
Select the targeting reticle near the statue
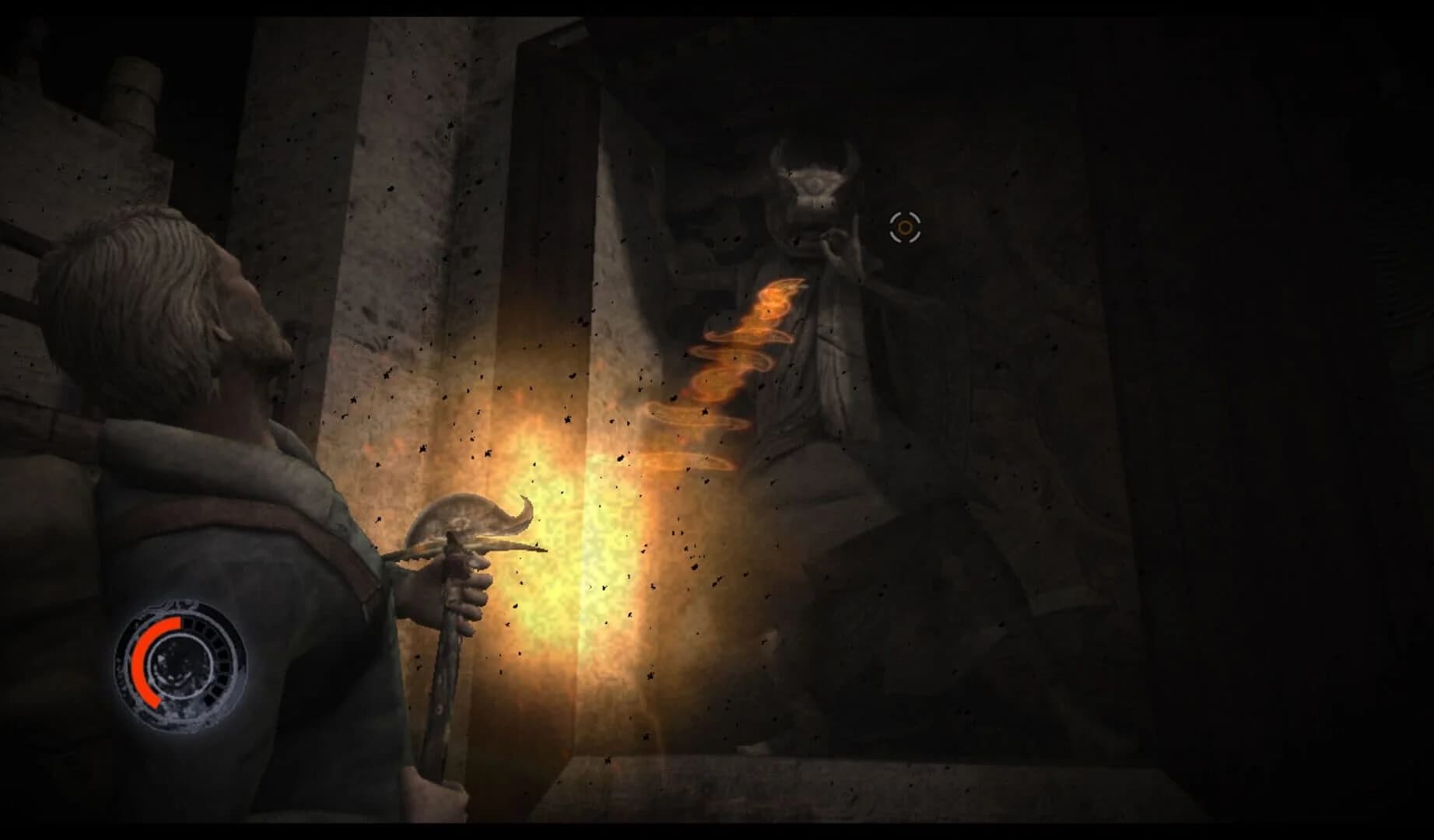[x=904, y=226]
